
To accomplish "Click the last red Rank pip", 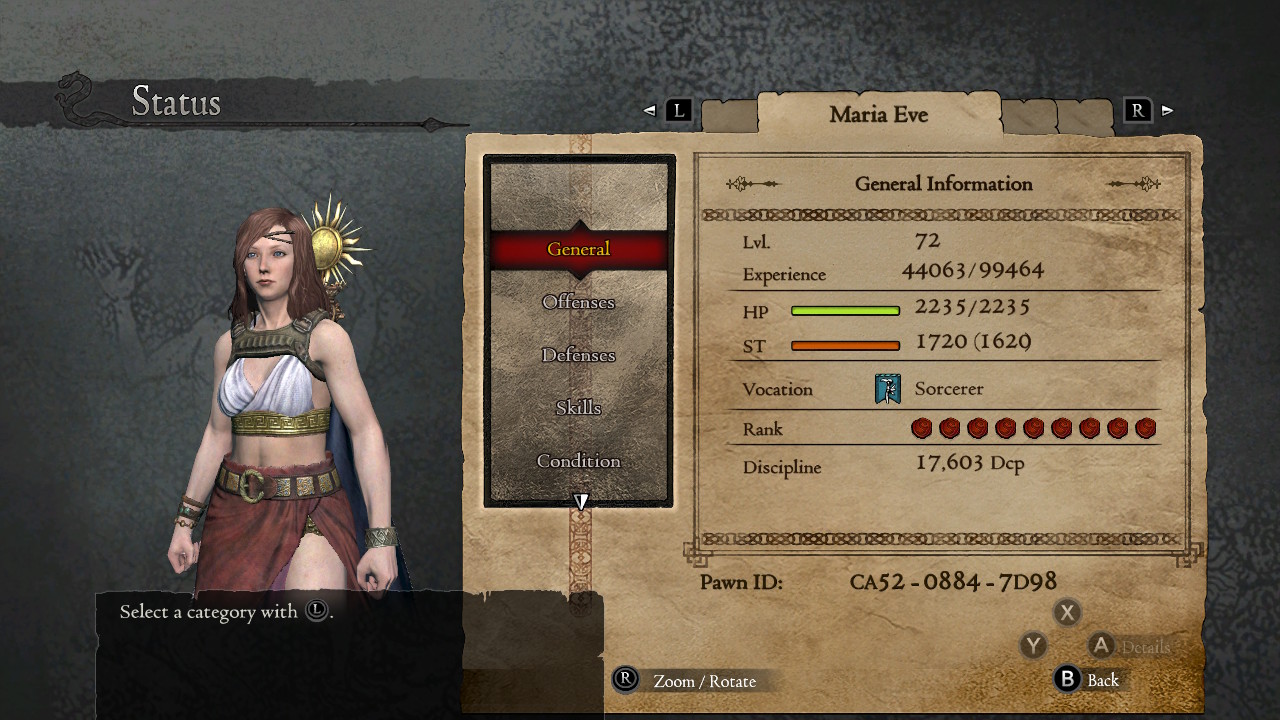I will (1145, 428).
